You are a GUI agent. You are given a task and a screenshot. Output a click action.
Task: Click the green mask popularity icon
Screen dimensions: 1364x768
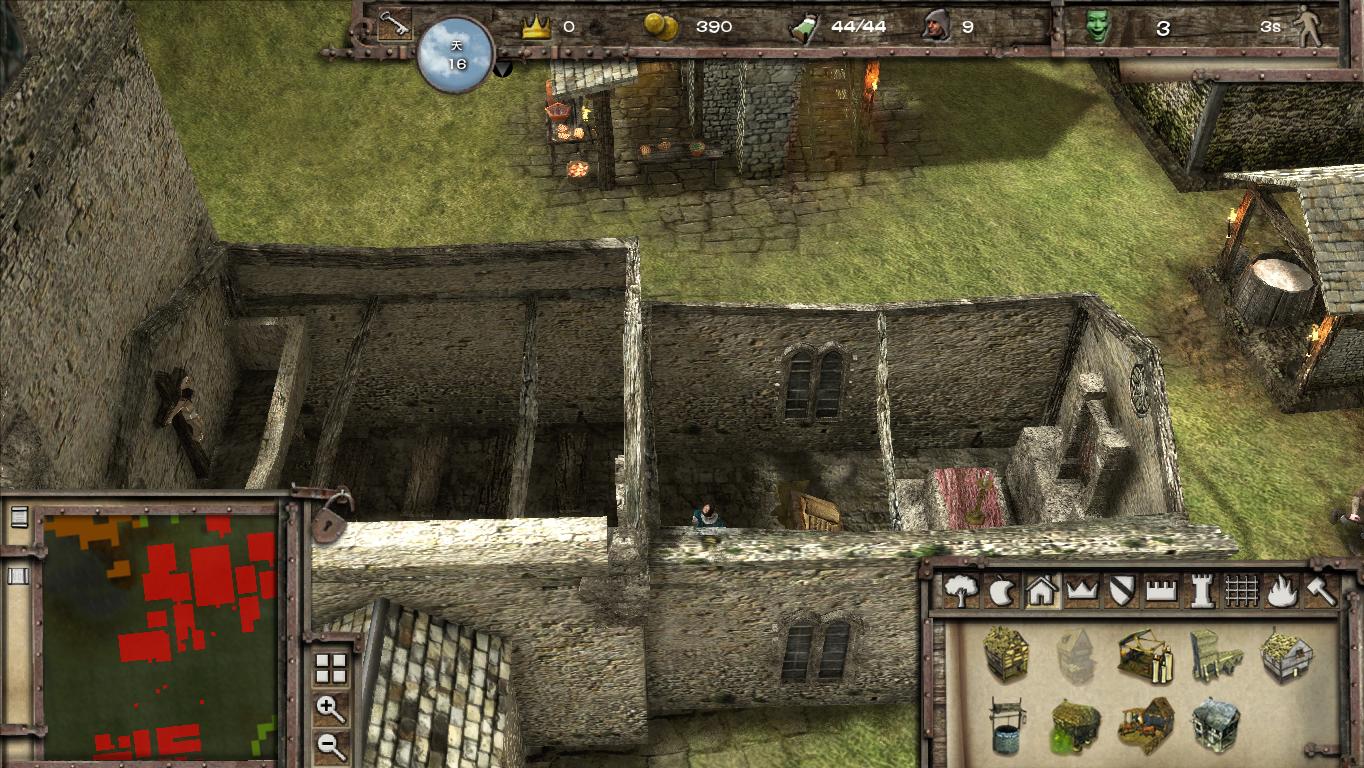point(1098,27)
